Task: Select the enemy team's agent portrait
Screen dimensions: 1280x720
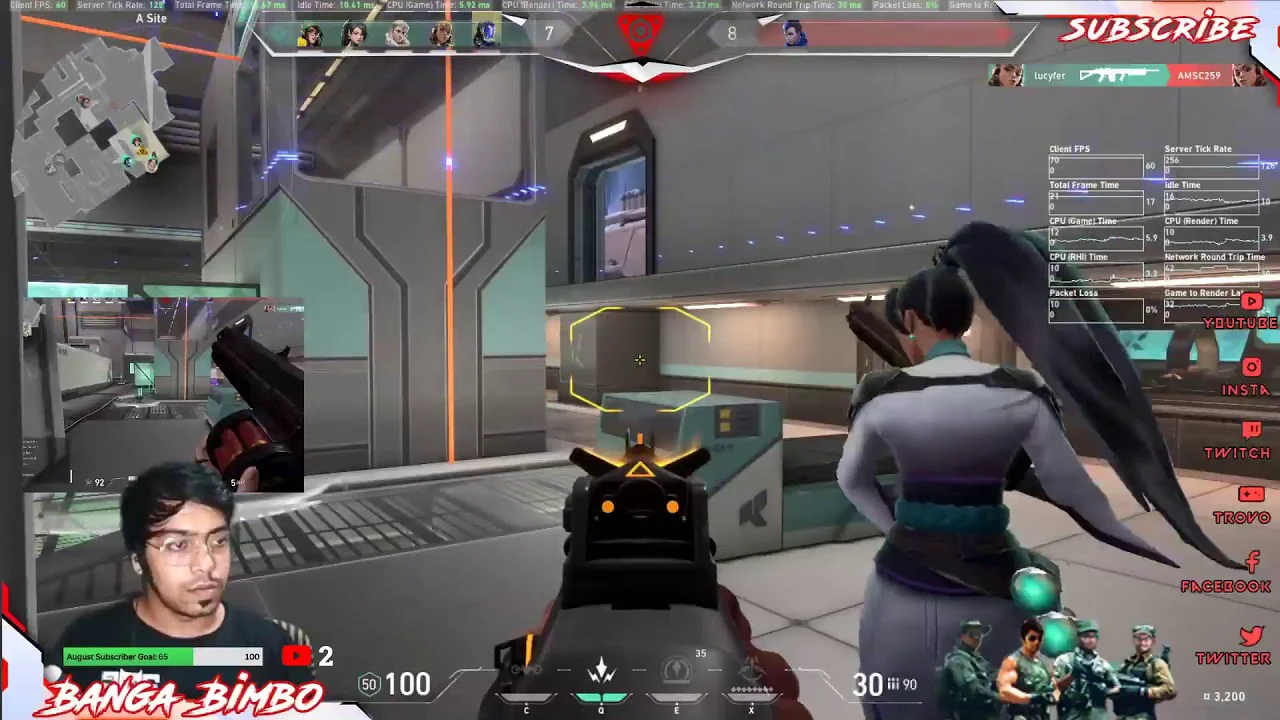Action: (x=795, y=35)
